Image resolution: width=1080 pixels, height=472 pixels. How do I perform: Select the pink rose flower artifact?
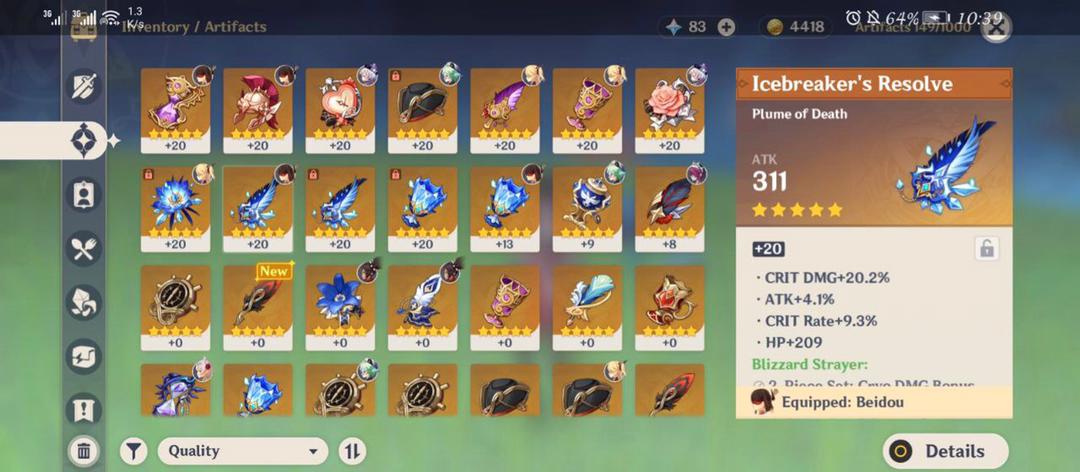pyautogui.click(x=669, y=109)
